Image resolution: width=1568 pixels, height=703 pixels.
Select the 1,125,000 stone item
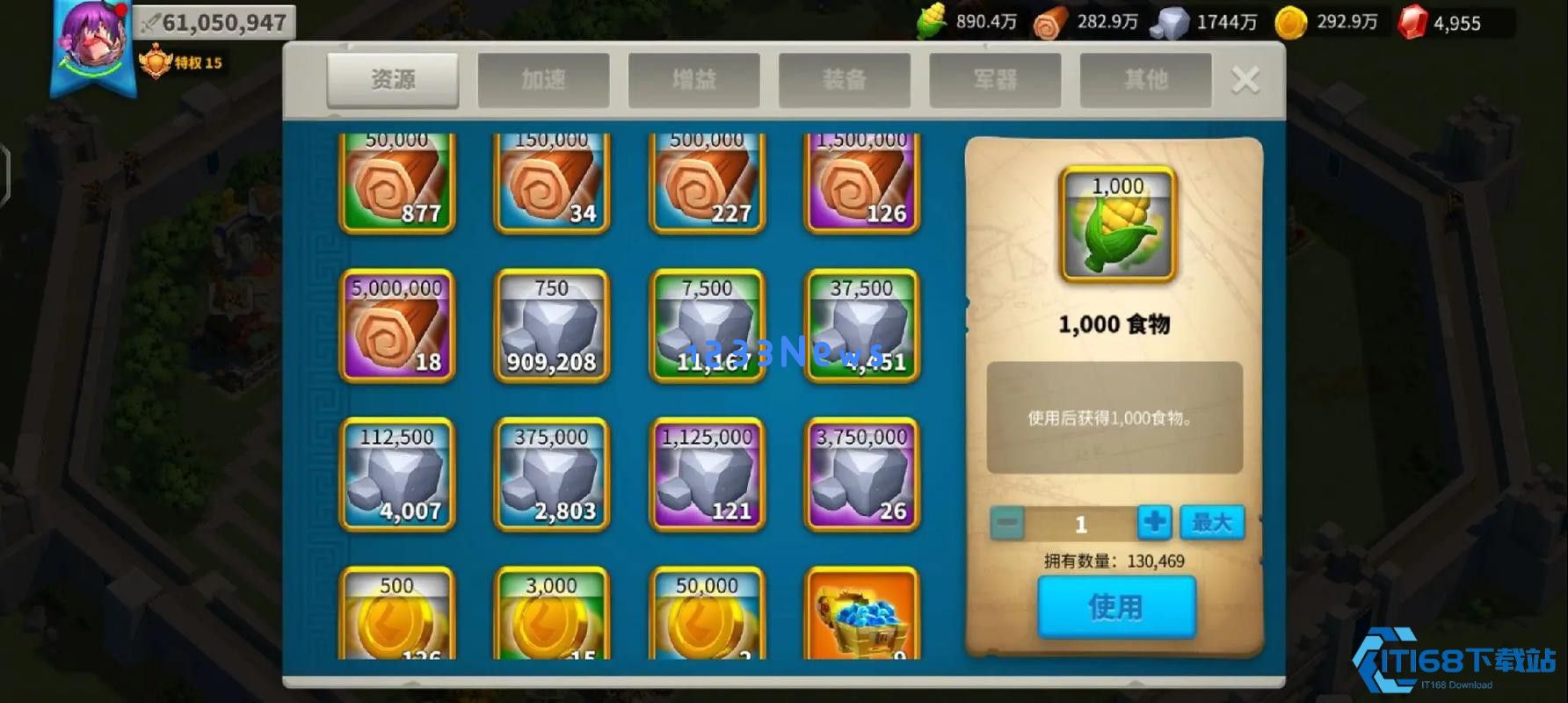point(705,475)
